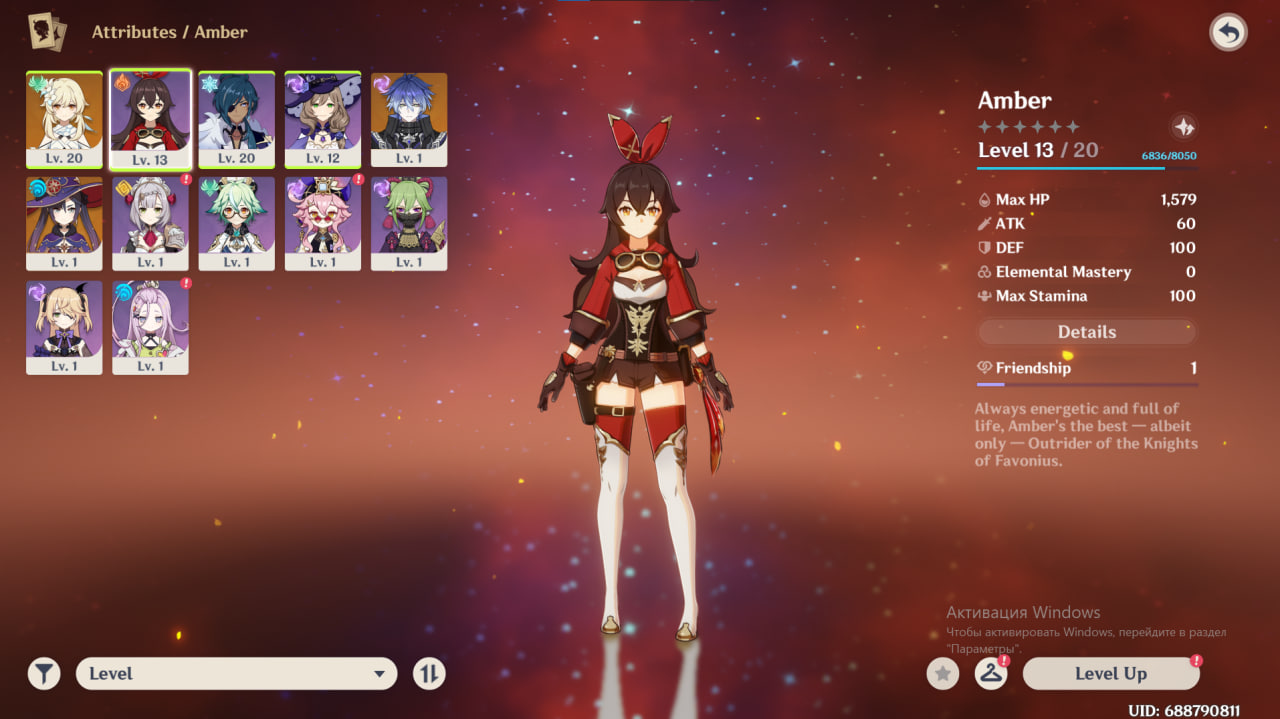
Task: Select the blonde Traveler card at Lv. 20
Action: (64, 119)
